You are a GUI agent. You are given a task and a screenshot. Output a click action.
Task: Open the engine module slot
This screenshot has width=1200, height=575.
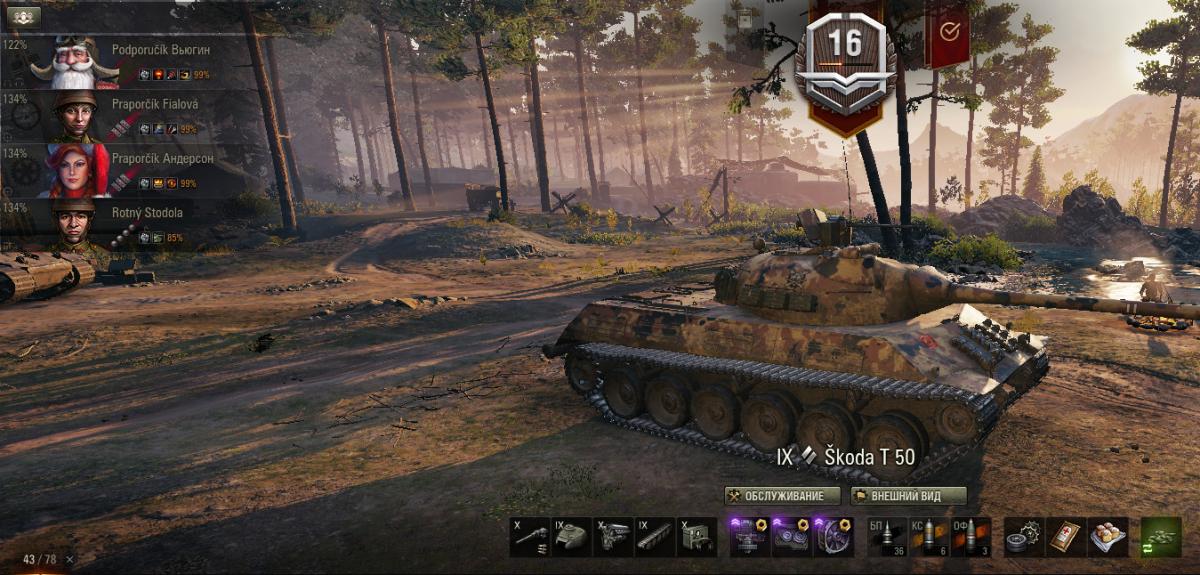[612, 536]
